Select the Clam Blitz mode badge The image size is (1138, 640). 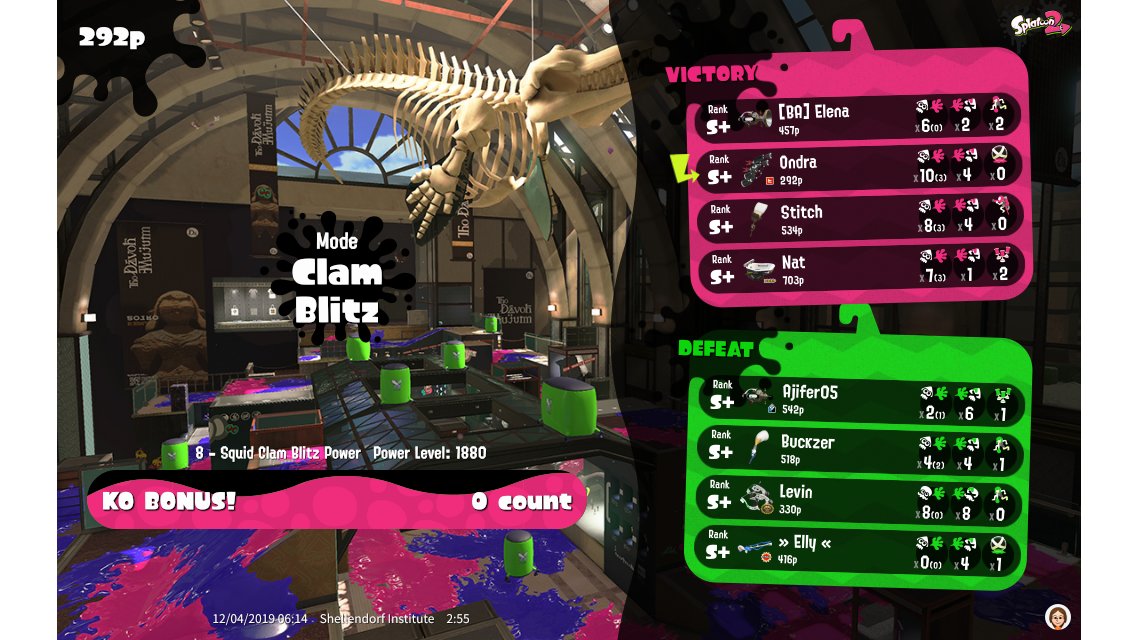pos(337,275)
